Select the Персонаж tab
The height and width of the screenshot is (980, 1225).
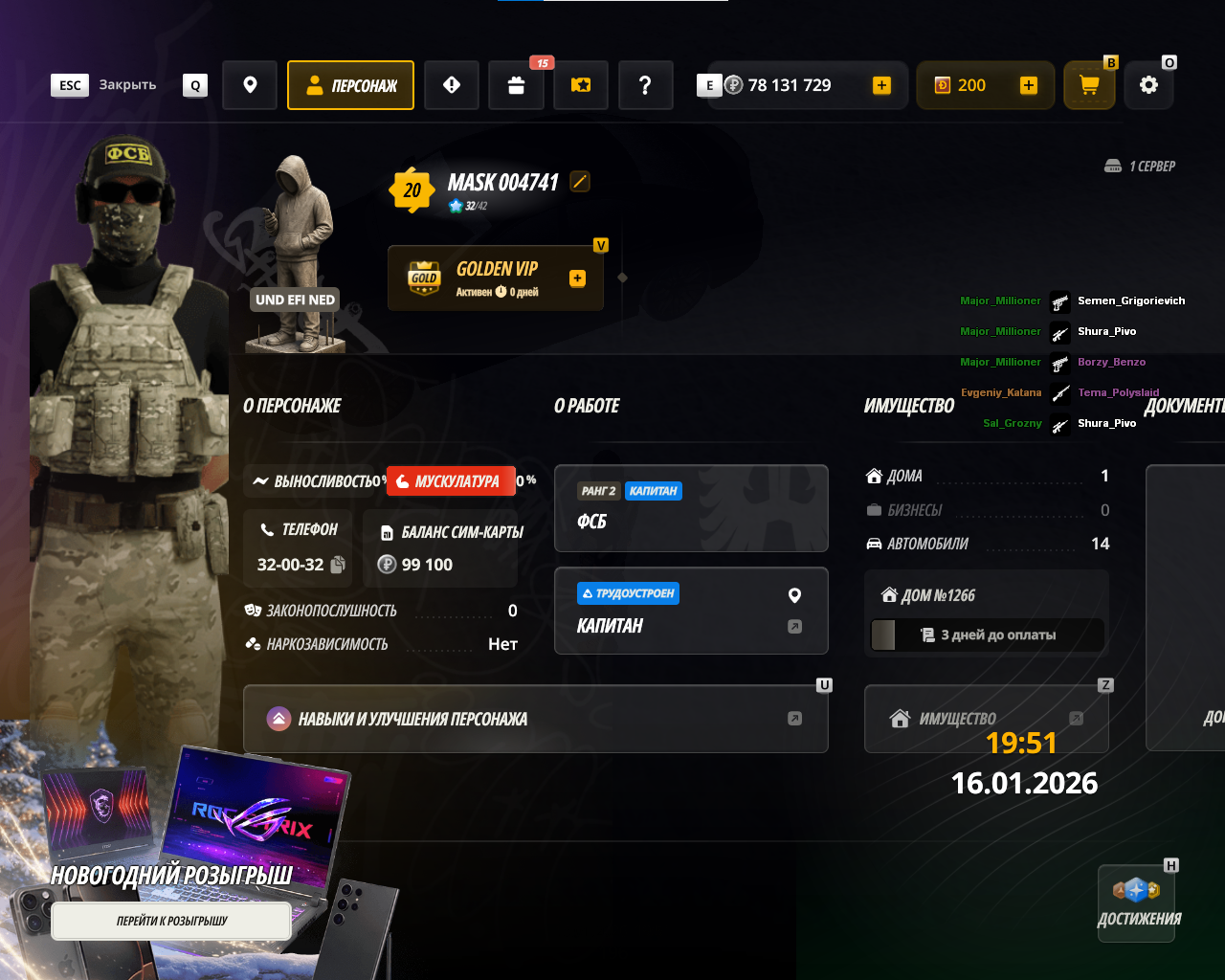(x=350, y=85)
